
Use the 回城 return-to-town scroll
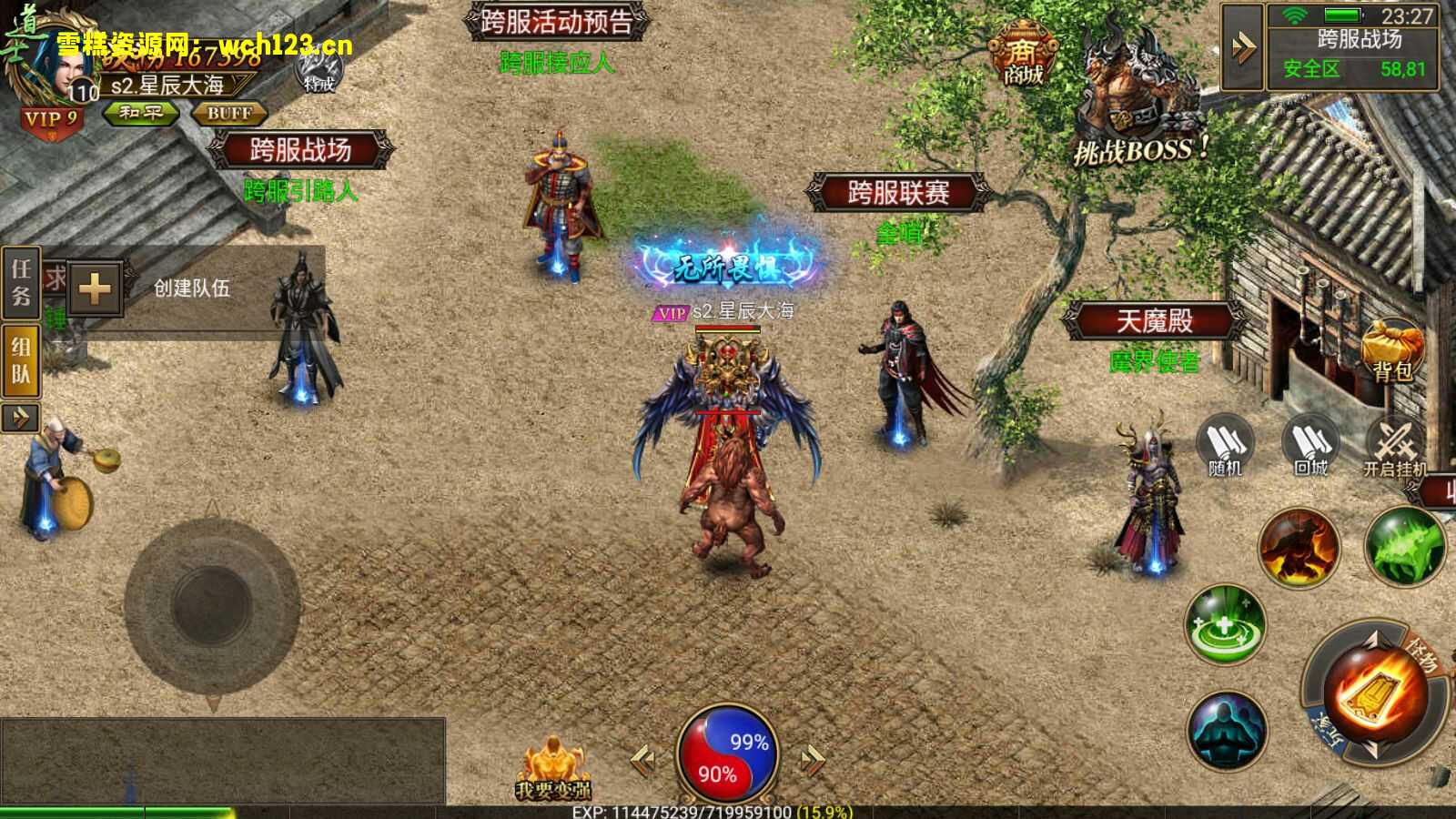(1310, 446)
